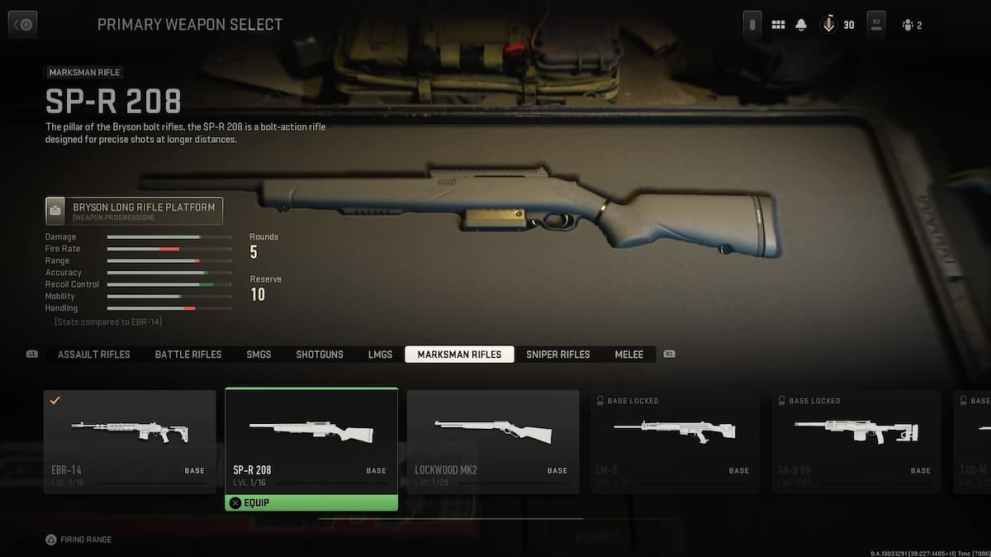
Task: Go back using the top-left back button
Action: tap(22, 25)
